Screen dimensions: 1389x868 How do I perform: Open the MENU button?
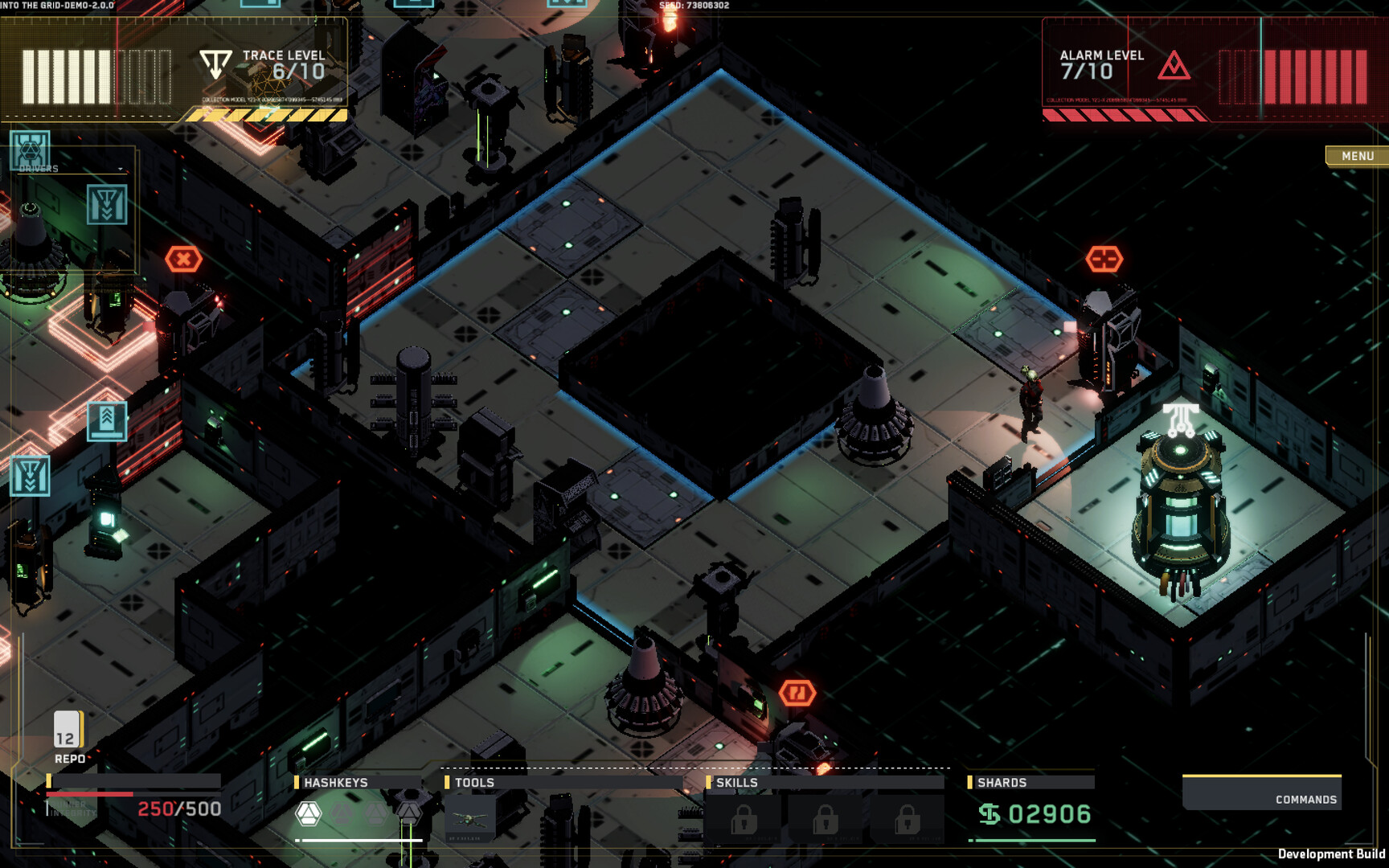click(1357, 156)
